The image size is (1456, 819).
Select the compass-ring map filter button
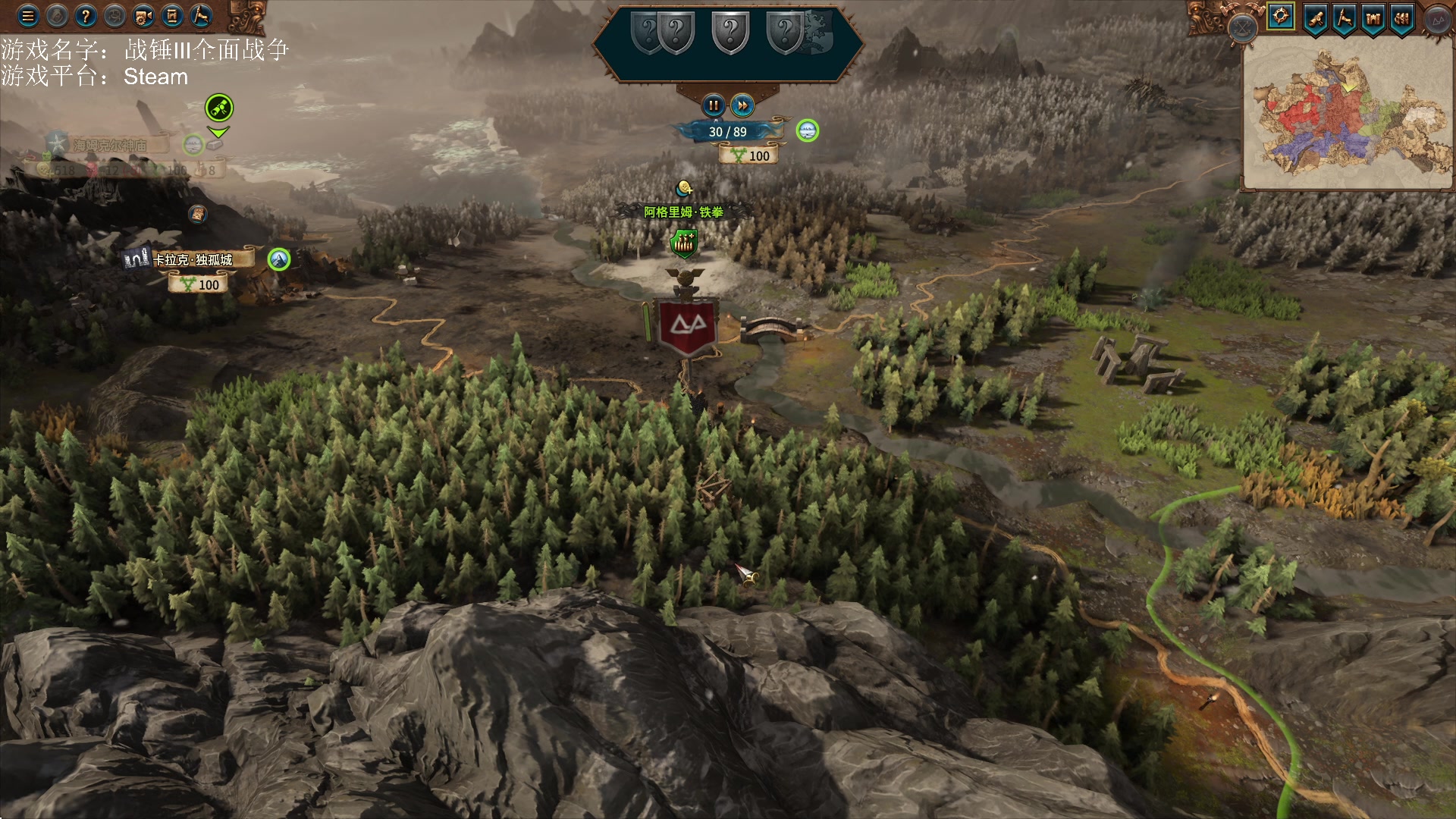1281,16
